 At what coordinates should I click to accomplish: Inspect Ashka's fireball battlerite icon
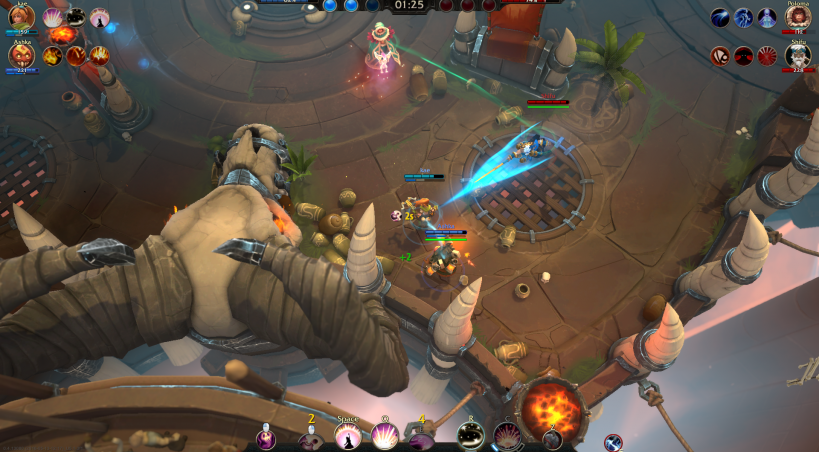[x=53, y=56]
